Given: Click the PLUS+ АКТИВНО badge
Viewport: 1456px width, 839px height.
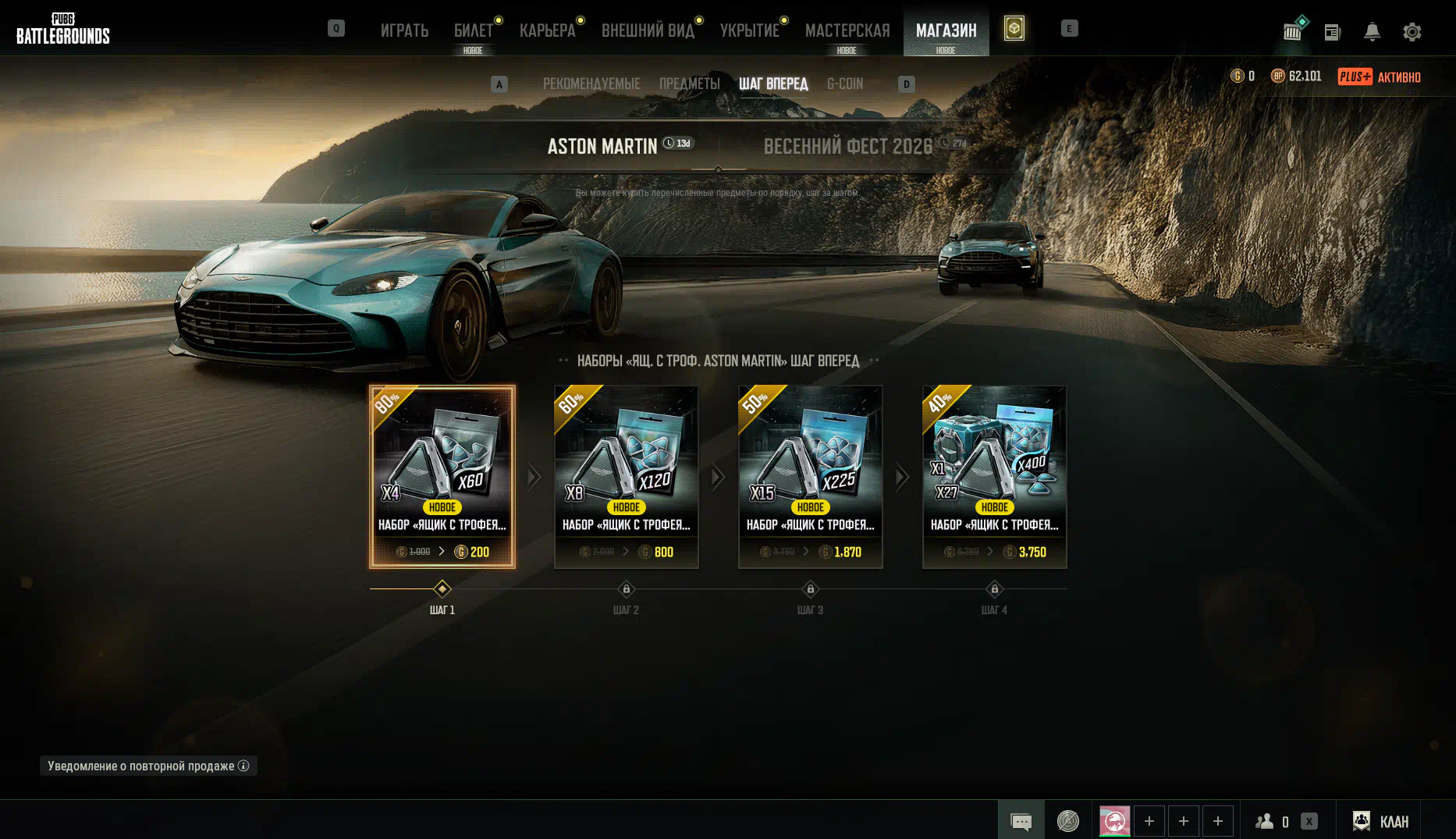Looking at the screenshot, I should click(x=1379, y=76).
